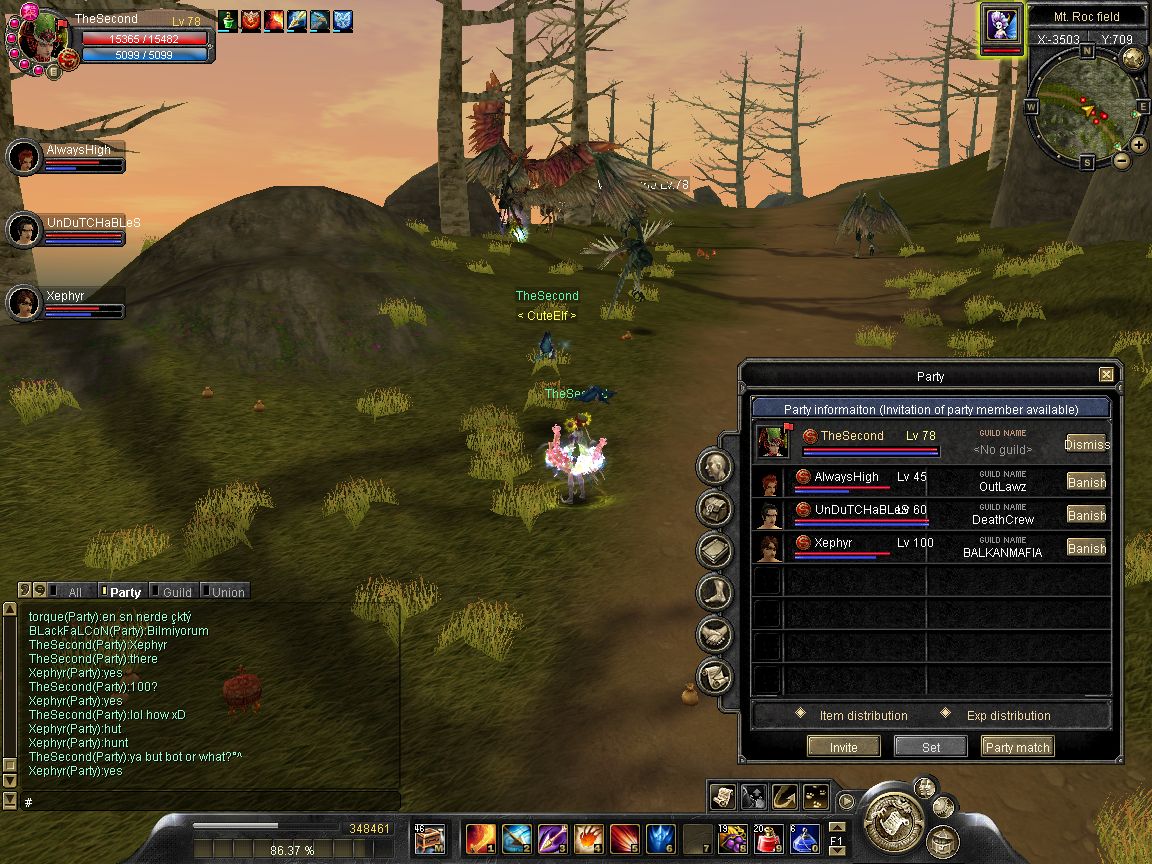Open the party Set options
This screenshot has width=1152, height=864.
(x=930, y=747)
